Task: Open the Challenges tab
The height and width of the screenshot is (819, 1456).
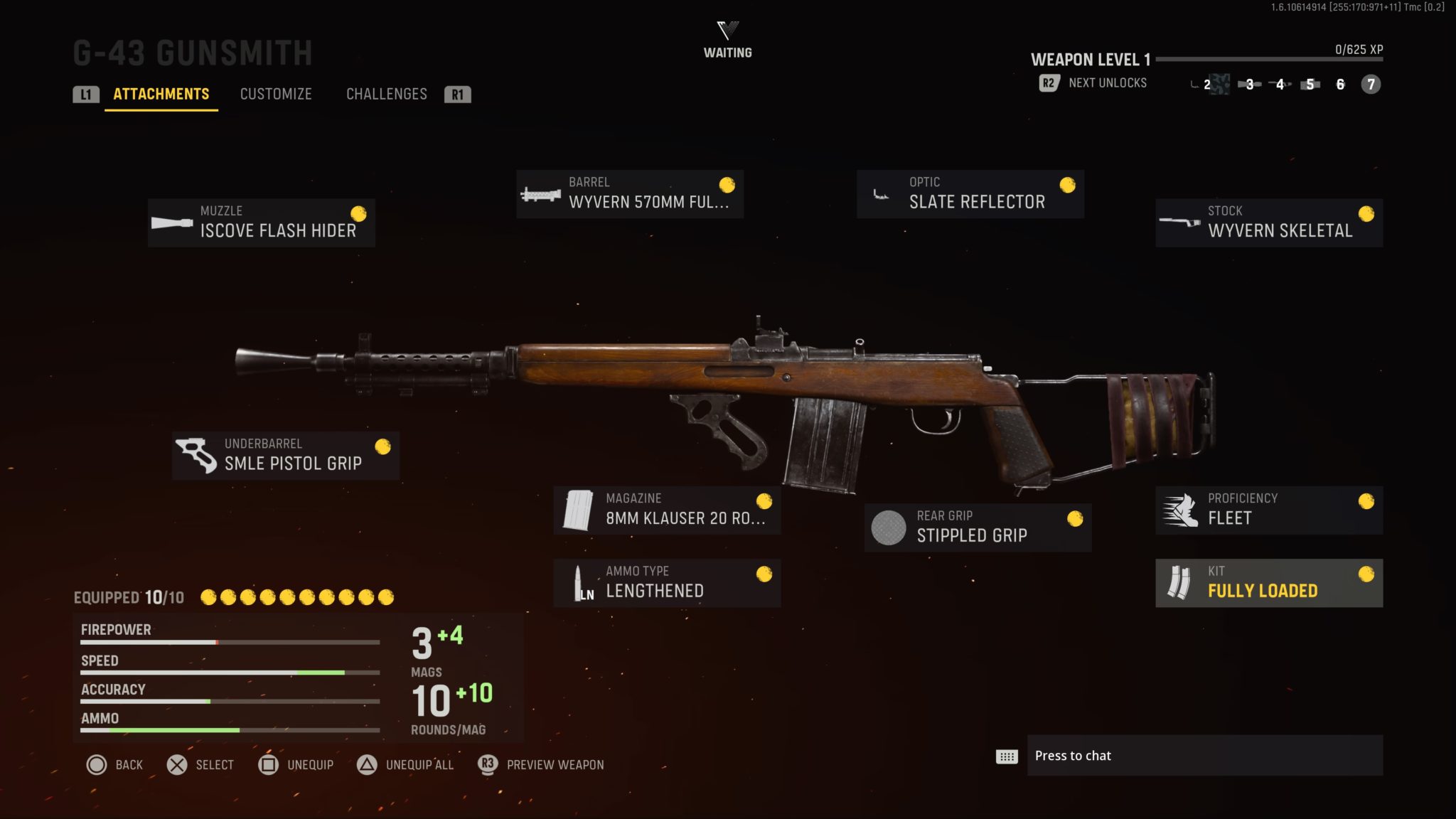Action: pos(386,94)
